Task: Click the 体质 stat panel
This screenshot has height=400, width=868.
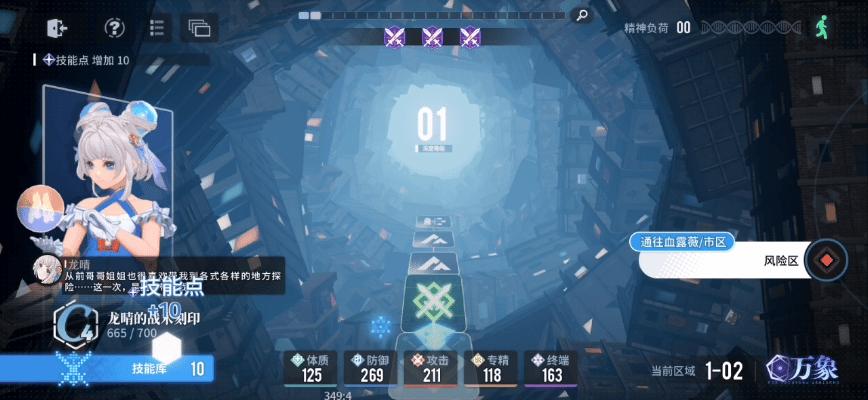Action: tap(311, 368)
